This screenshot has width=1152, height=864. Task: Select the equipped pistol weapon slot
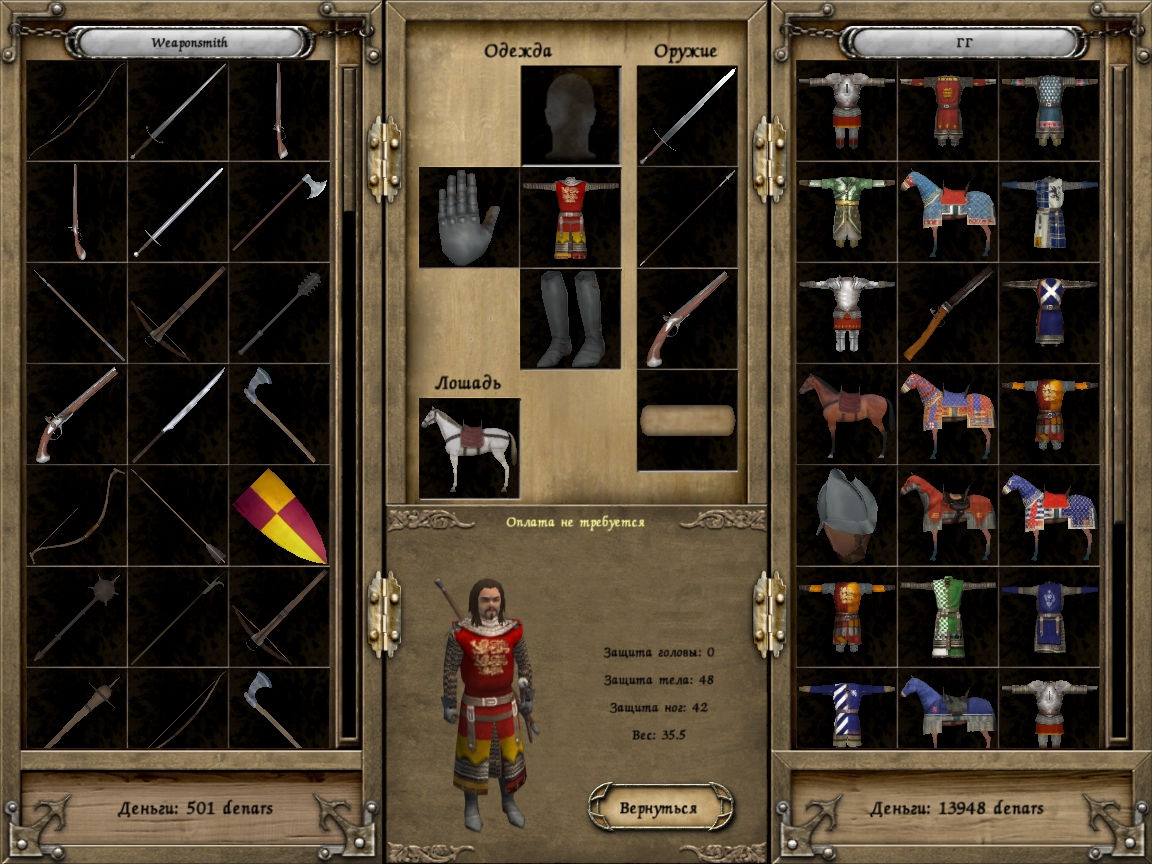[x=687, y=318]
